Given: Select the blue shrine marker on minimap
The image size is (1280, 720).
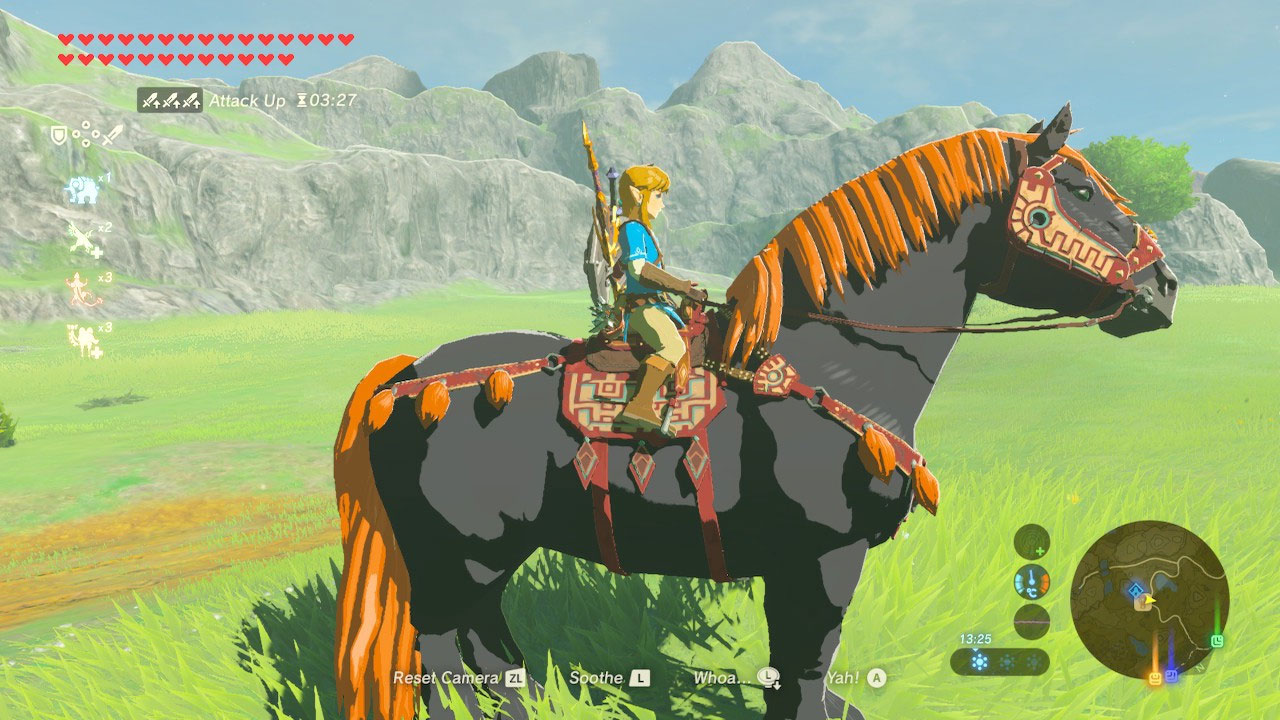Looking at the screenshot, I should 1135,589.
